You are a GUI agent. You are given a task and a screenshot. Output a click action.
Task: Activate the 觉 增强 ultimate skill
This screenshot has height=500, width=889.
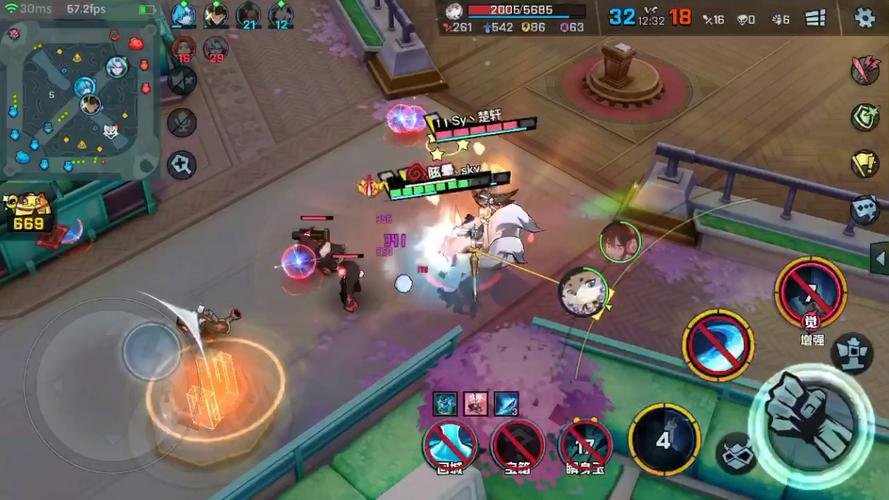pos(810,294)
